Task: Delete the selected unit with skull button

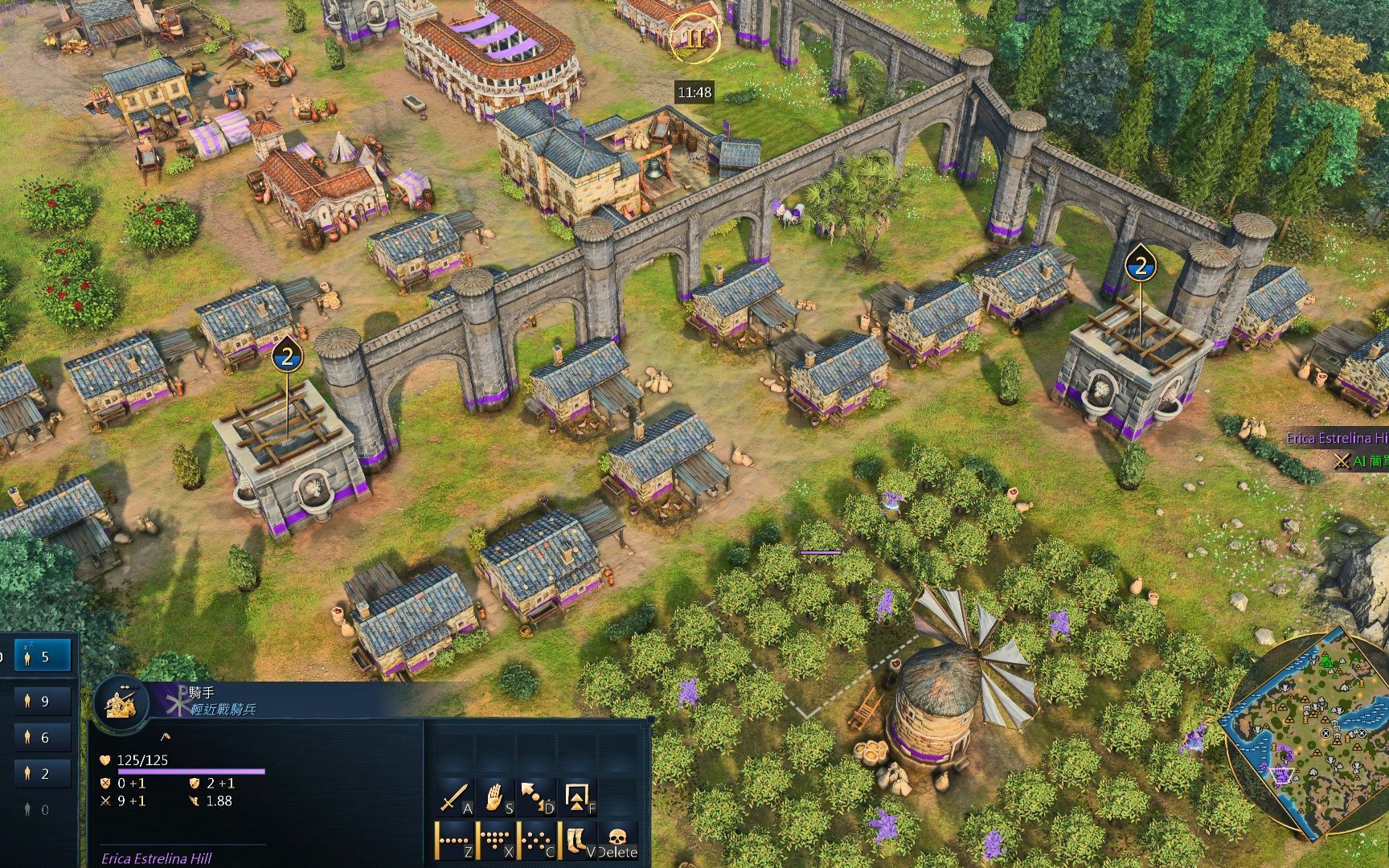Action: click(x=617, y=840)
